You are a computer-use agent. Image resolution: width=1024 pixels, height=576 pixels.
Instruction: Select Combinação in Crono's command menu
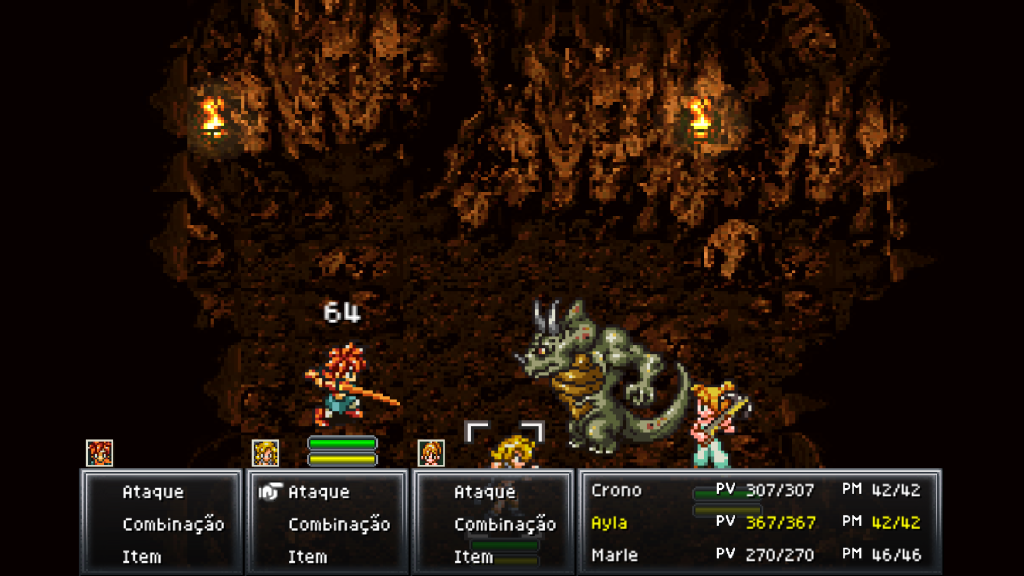(x=172, y=524)
